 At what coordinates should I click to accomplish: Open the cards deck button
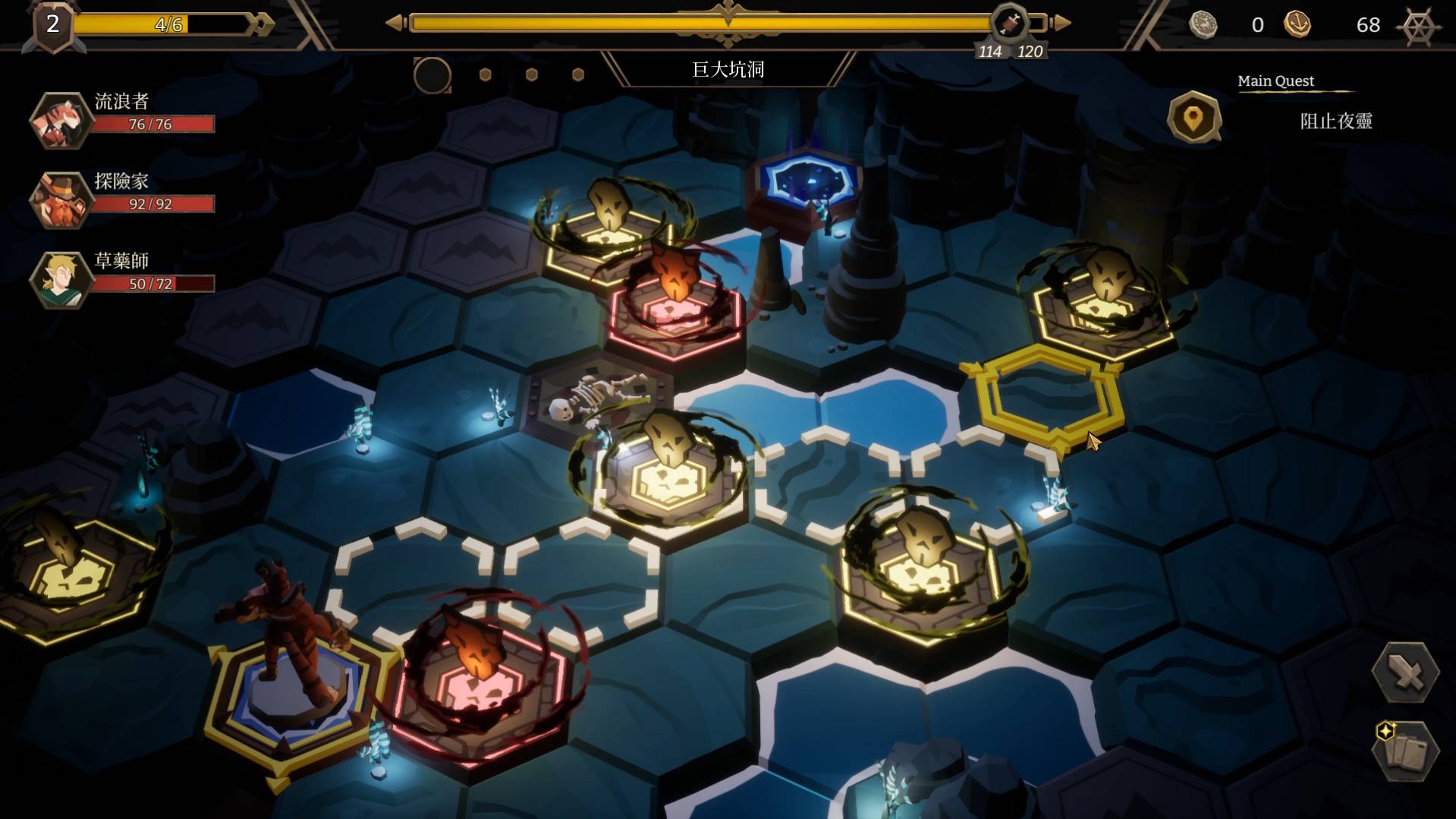[1405, 751]
